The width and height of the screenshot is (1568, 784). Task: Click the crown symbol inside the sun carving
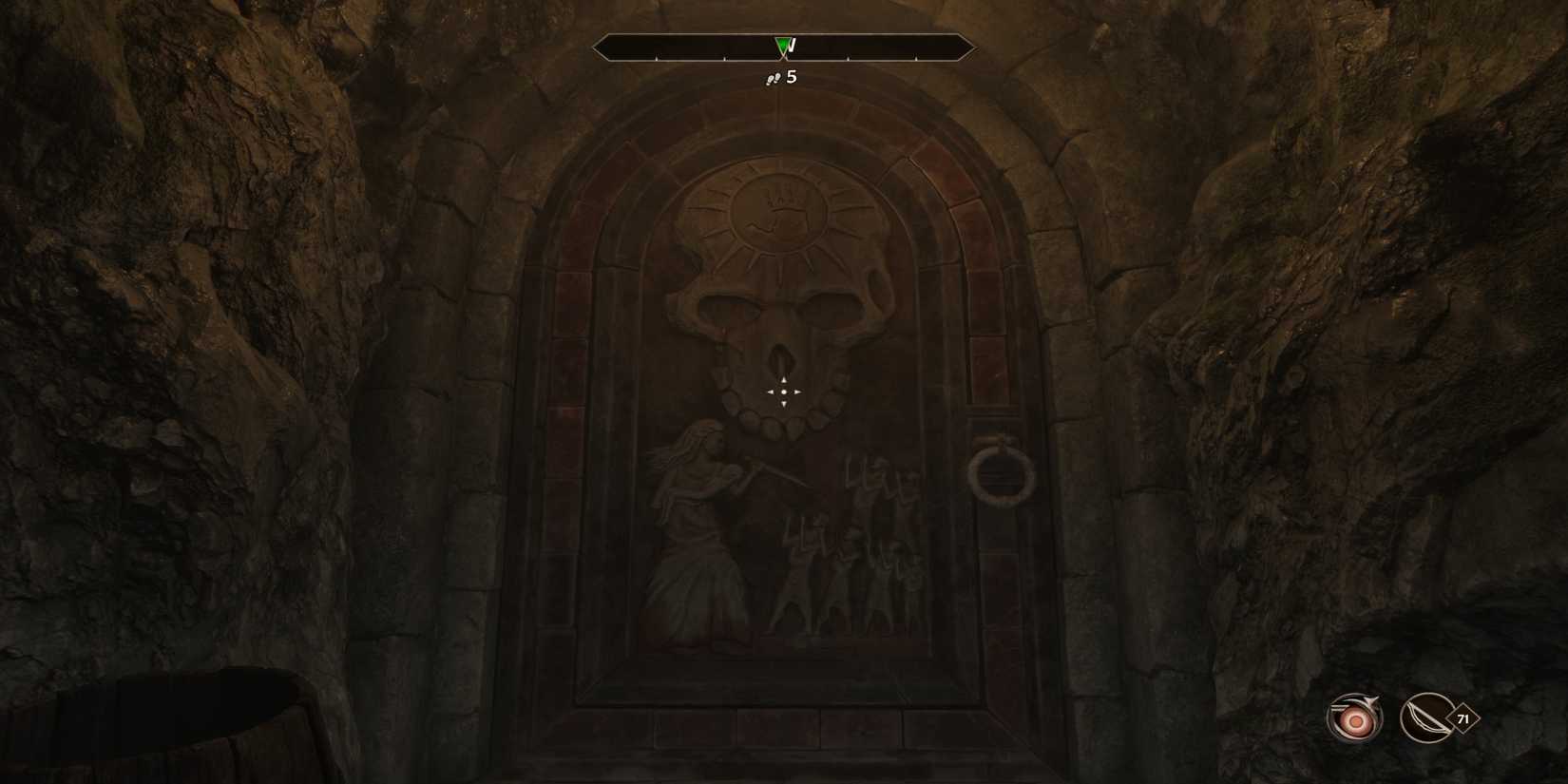tap(783, 200)
